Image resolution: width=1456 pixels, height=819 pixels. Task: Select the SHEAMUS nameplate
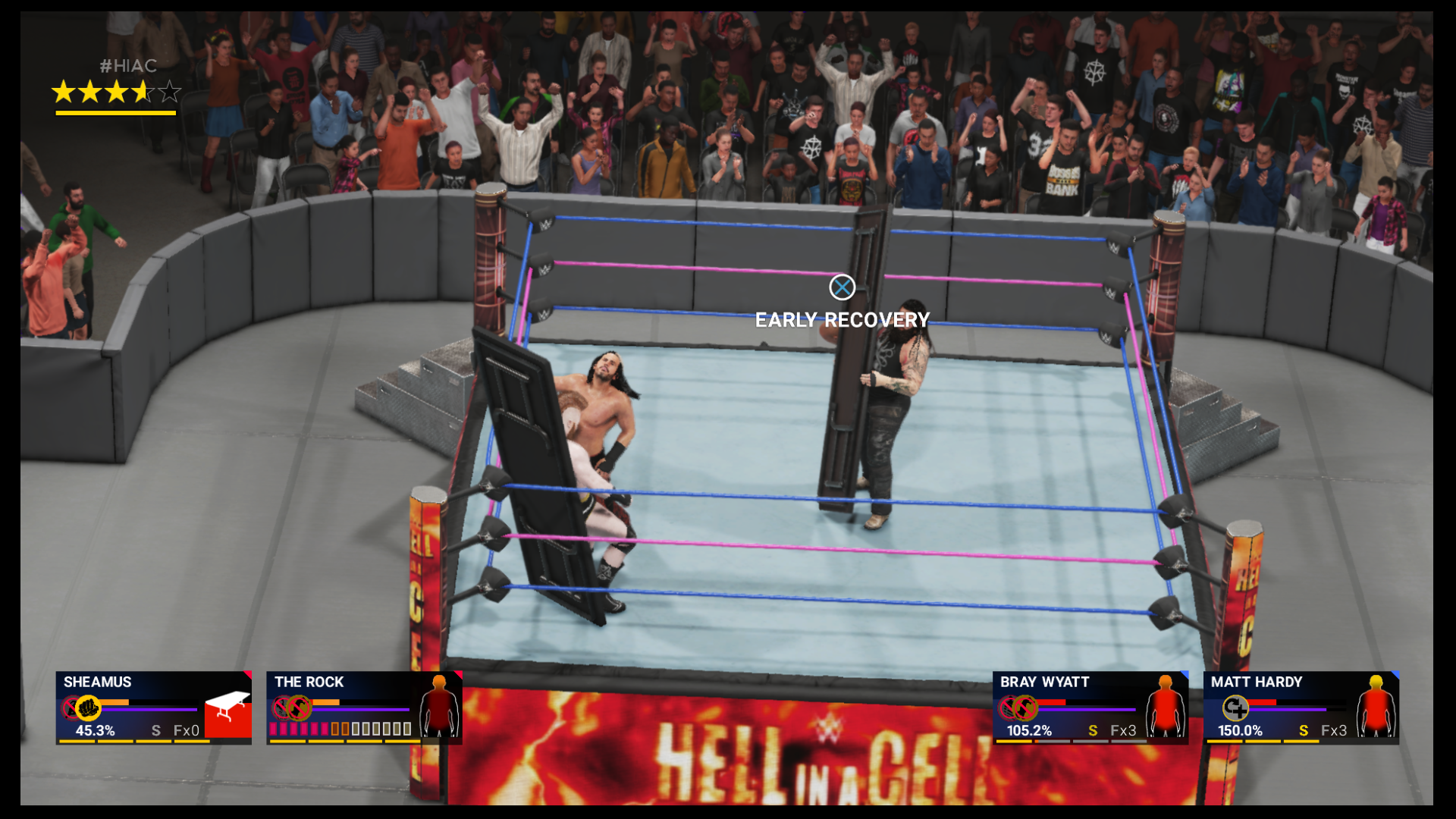click(98, 680)
